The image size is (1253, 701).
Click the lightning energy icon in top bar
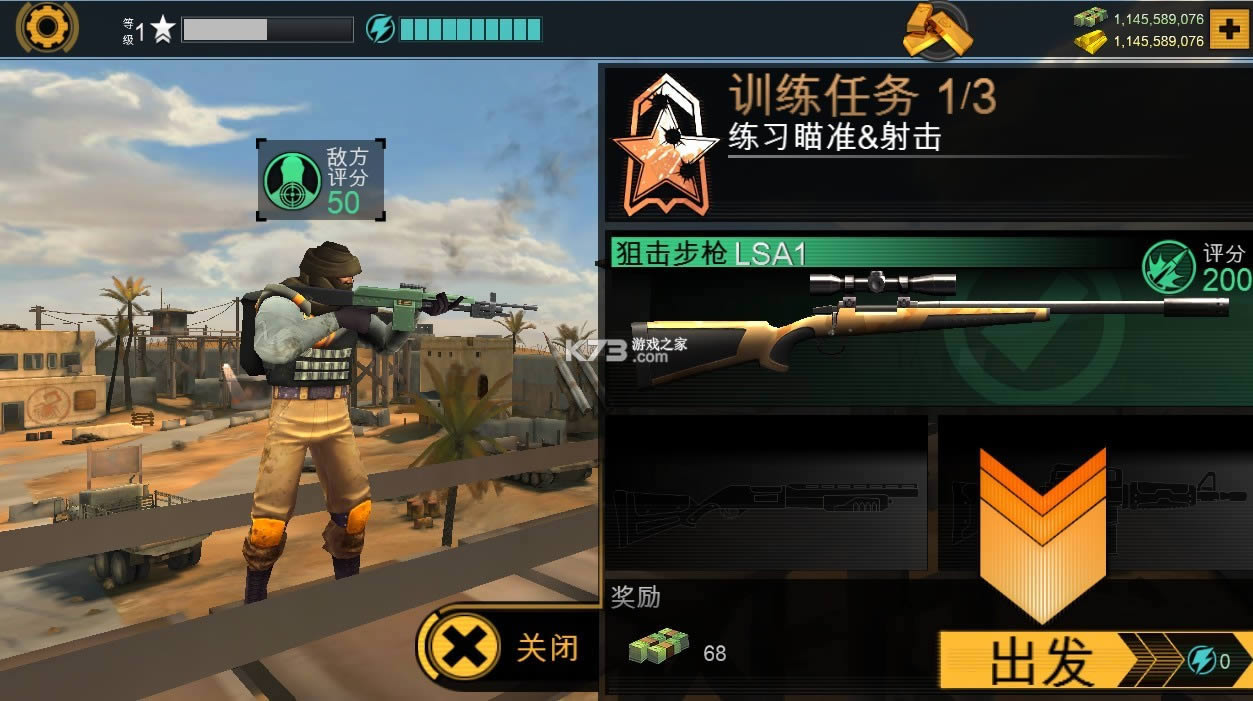[x=380, y=29]
